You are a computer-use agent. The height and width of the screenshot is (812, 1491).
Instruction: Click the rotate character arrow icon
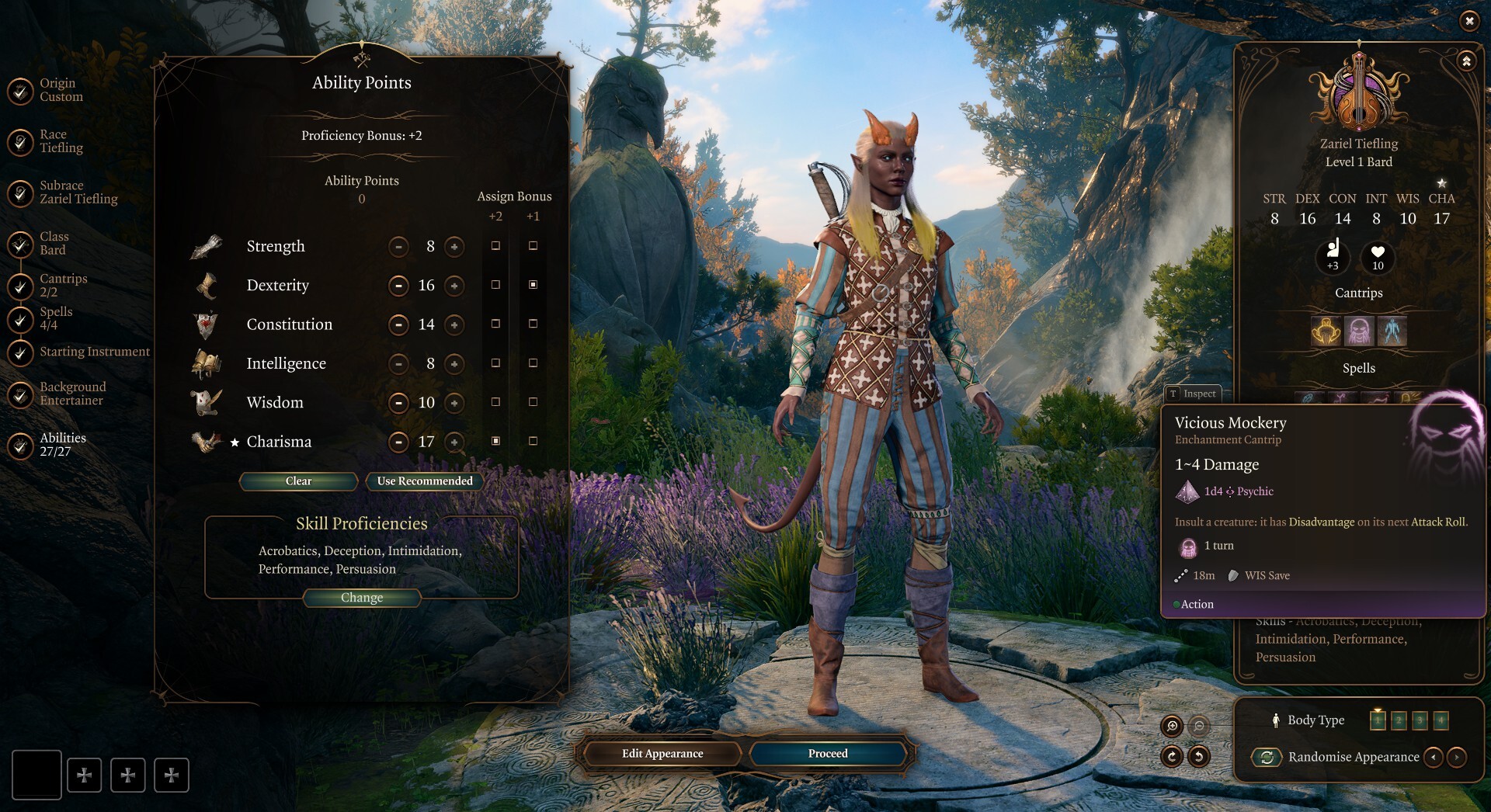1172,756
